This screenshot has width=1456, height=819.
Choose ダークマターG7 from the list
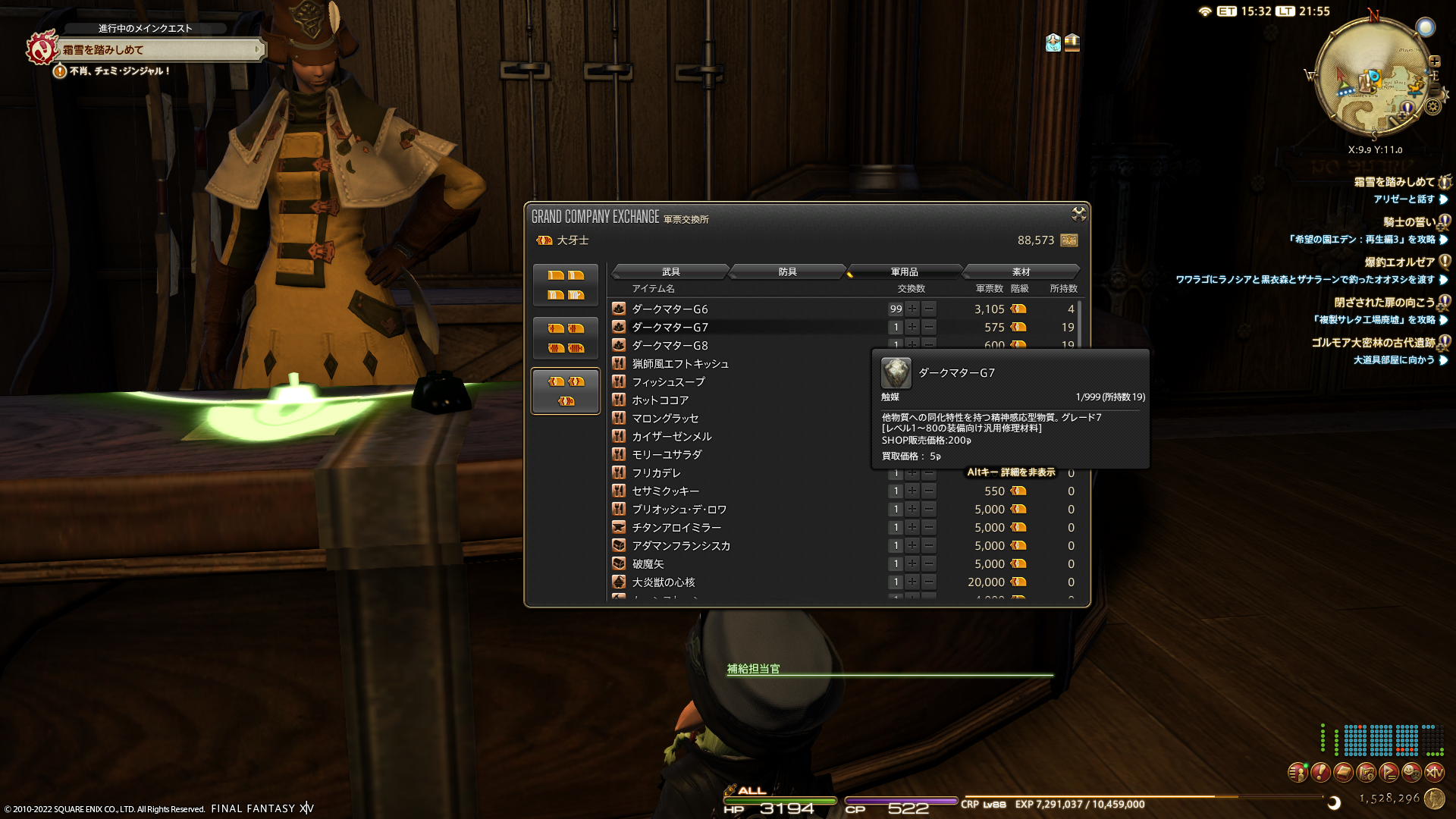pos(670,328)
